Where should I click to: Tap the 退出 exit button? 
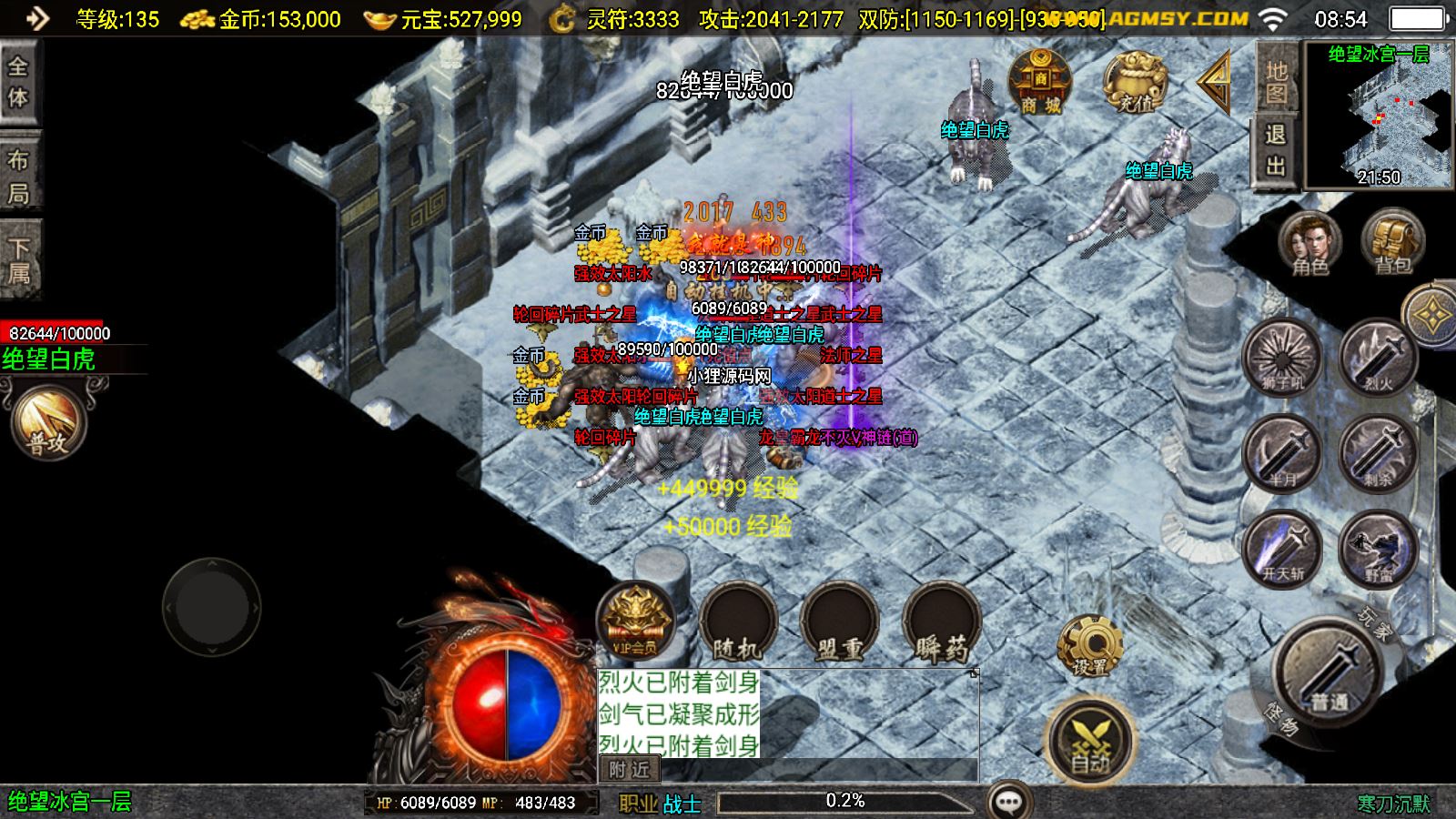pyautogui.click(x=1276, y=150)
